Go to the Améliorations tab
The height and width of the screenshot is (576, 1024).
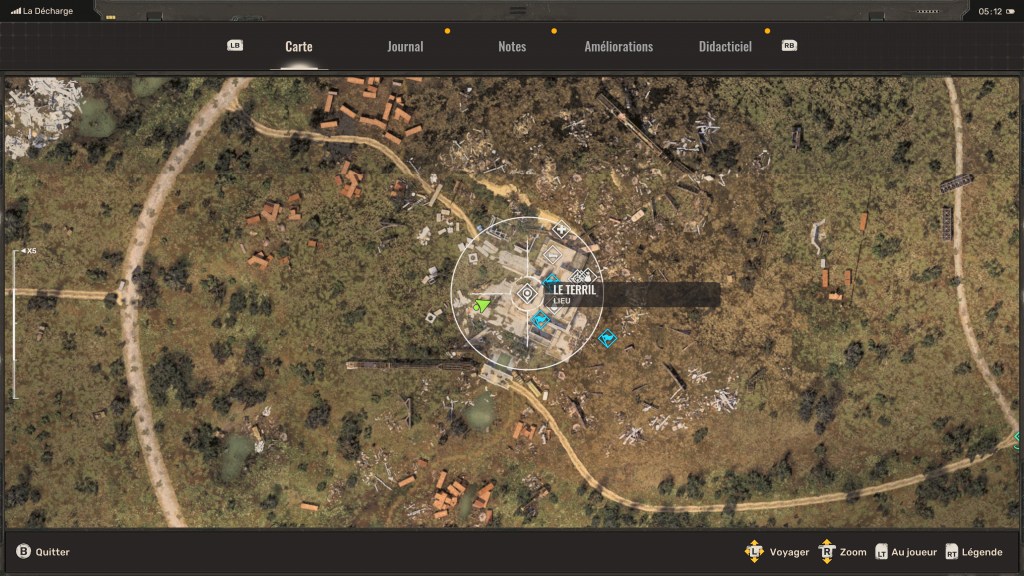618,47
